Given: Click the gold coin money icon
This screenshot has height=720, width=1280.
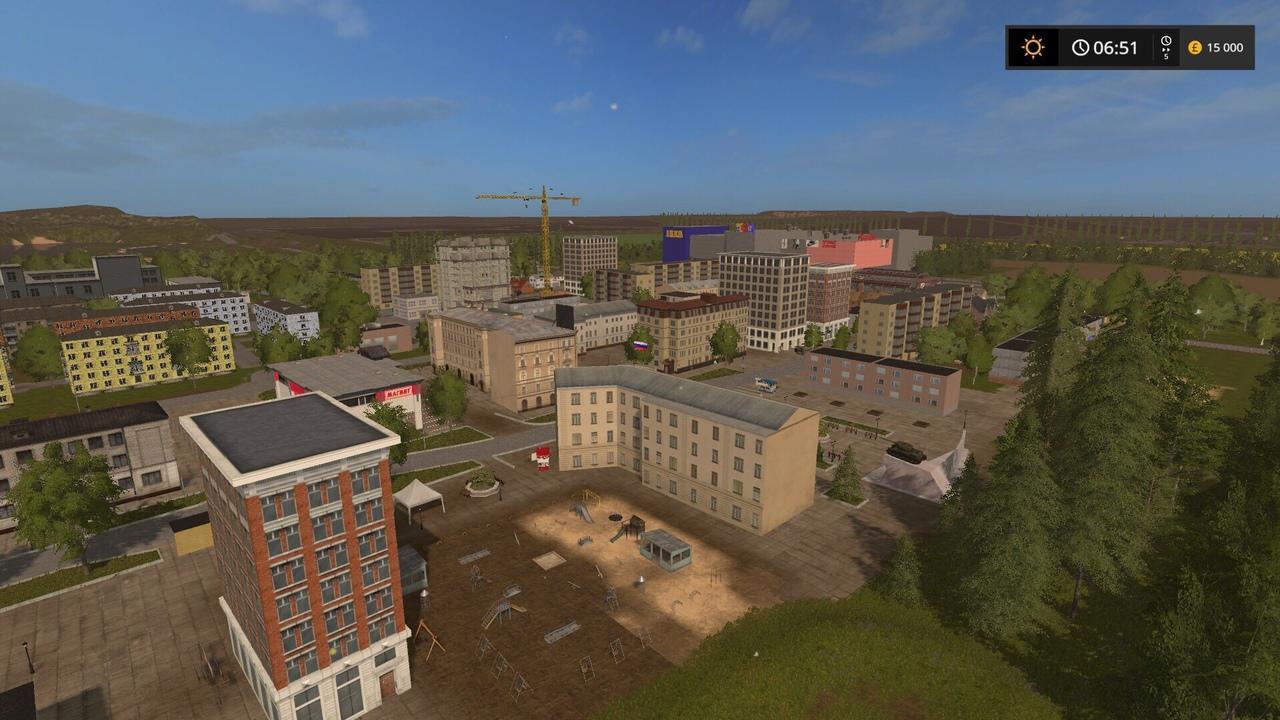Looking at the screenshot, I should 1194,47.
